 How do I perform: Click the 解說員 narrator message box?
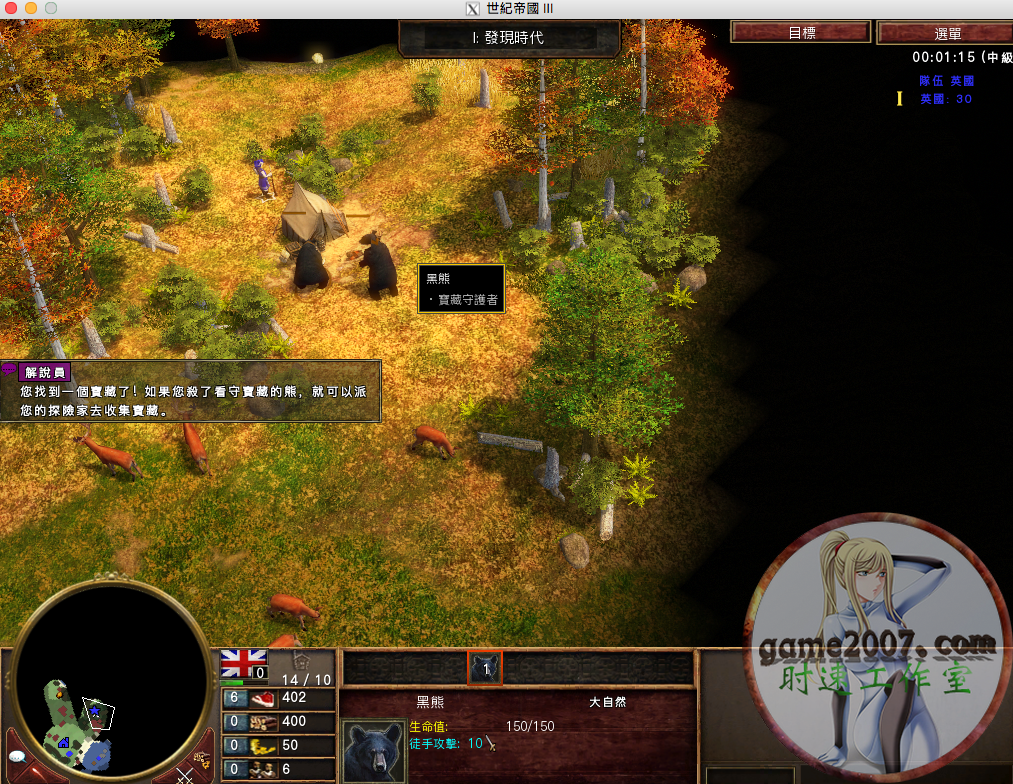pyautogui.click(x=190, y=391)
